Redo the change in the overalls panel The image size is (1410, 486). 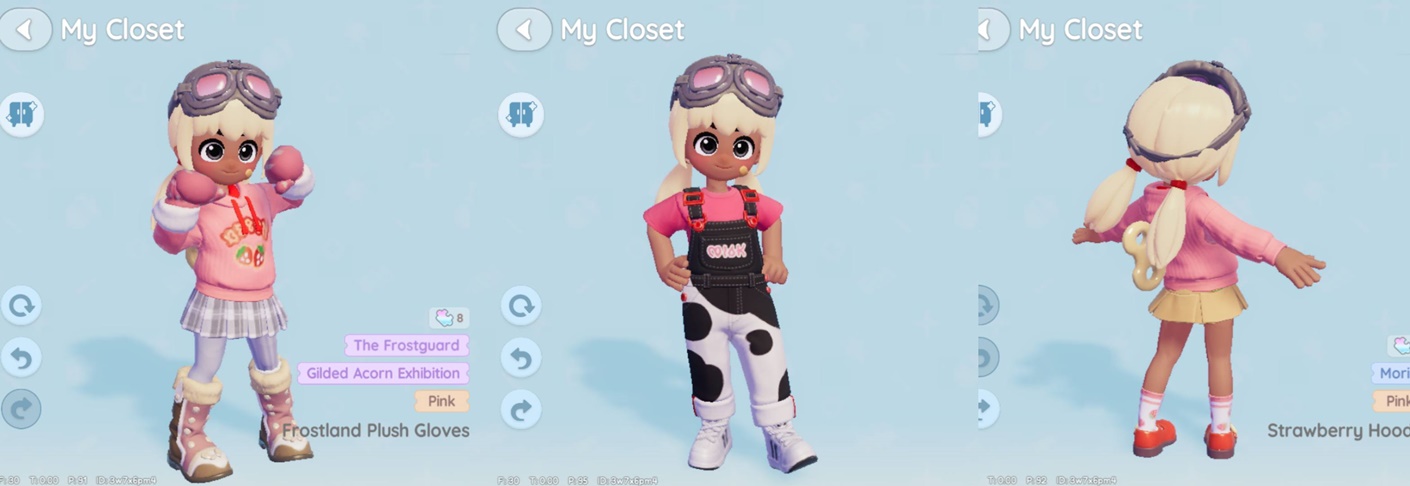click(521, 410)
